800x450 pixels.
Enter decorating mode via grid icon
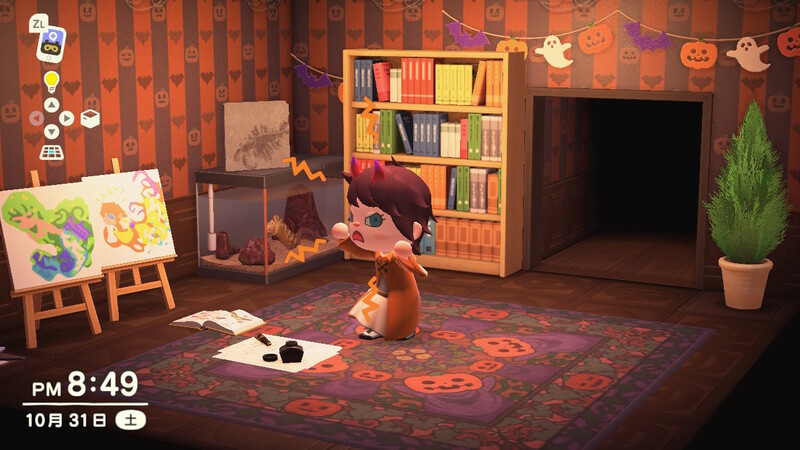tap(50, 152)
